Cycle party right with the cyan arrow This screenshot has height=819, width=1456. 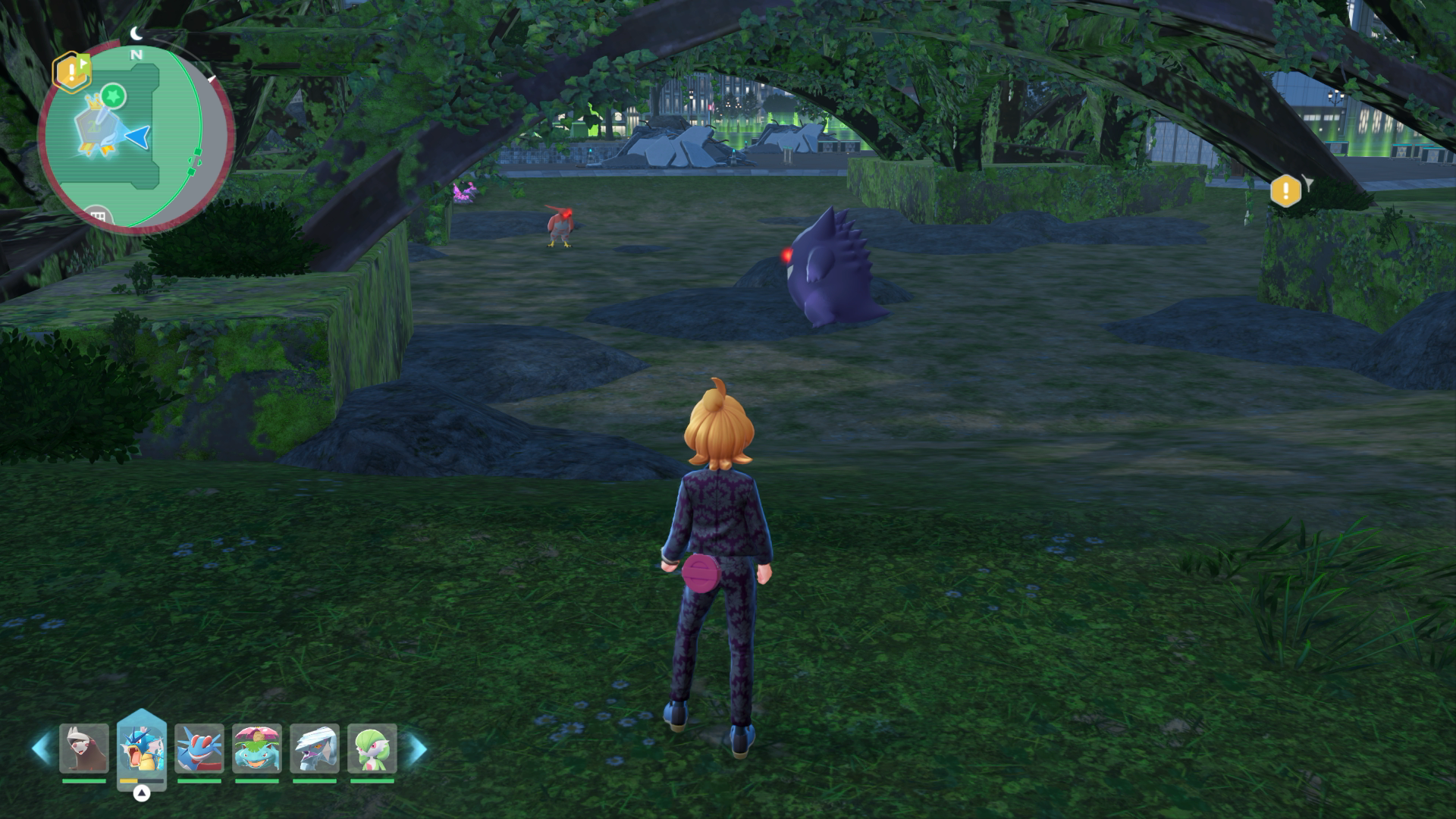pos(417,748)
